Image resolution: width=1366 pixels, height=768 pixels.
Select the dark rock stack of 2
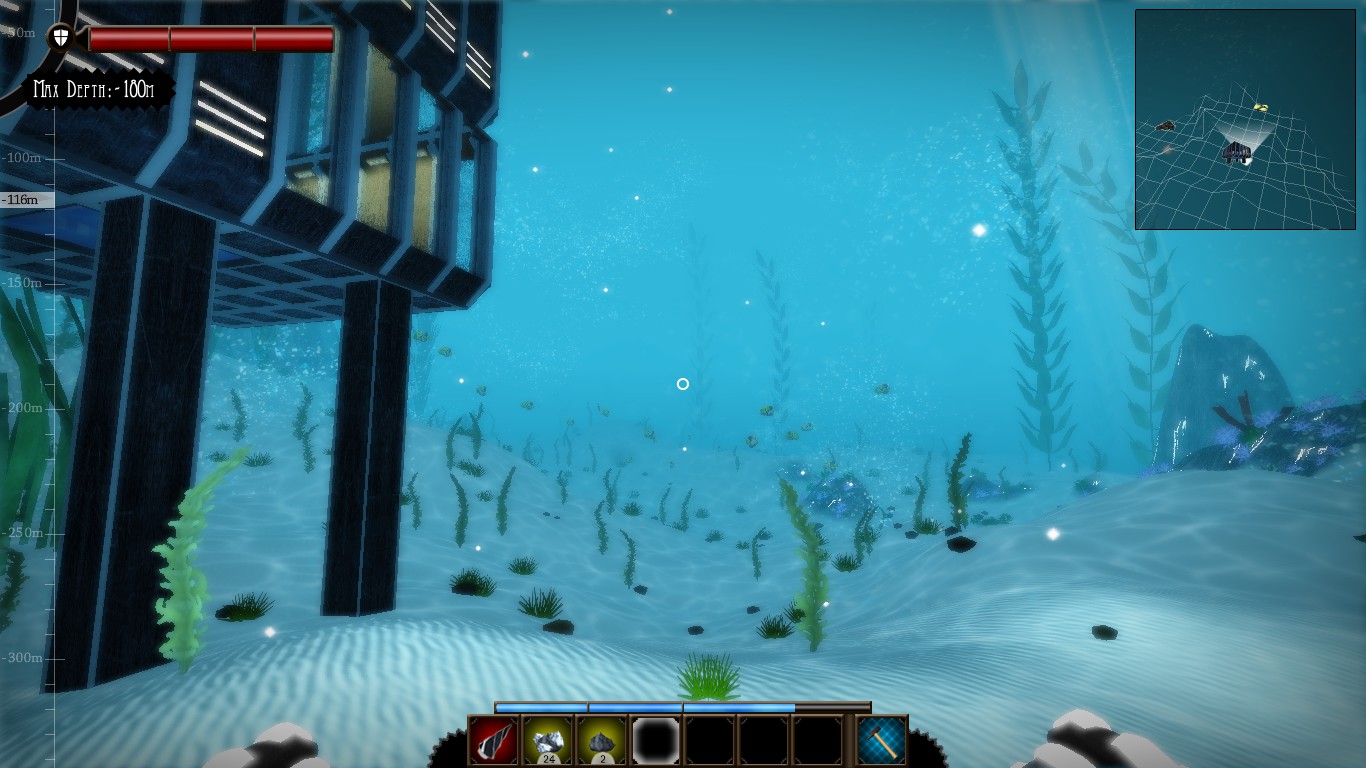pos(602,740)
